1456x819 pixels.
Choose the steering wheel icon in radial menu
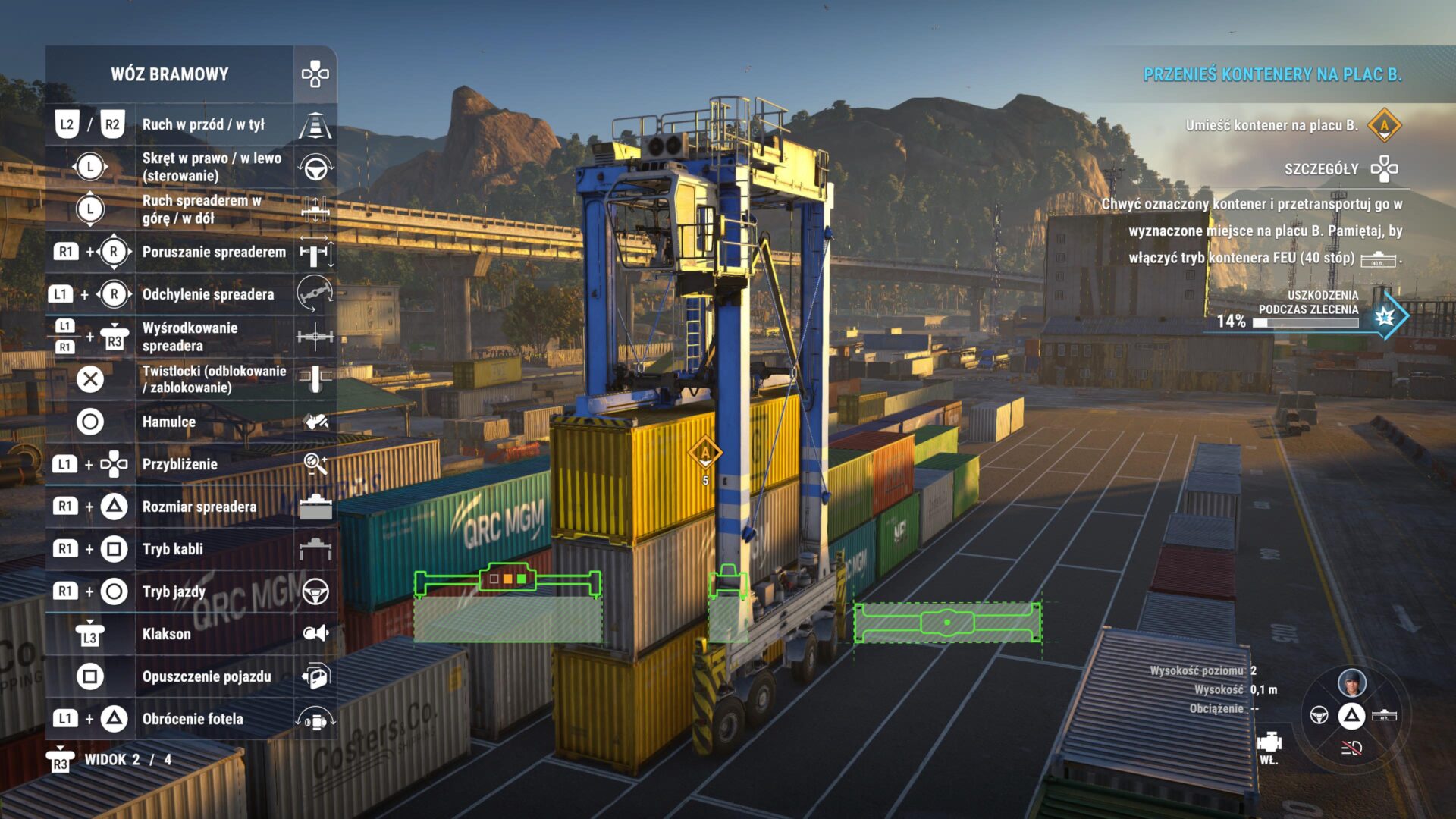click(1319, 715)
